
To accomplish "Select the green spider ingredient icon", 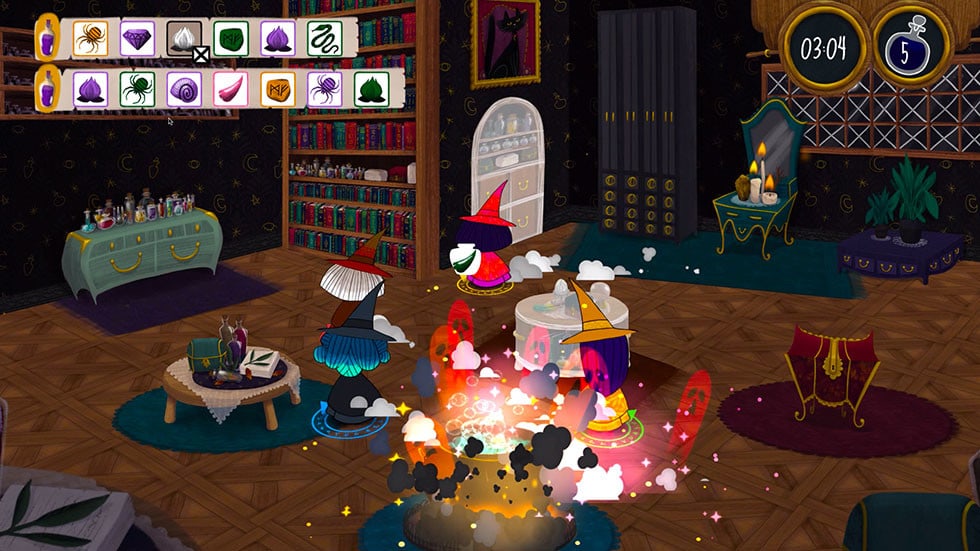I will (137, 87).
